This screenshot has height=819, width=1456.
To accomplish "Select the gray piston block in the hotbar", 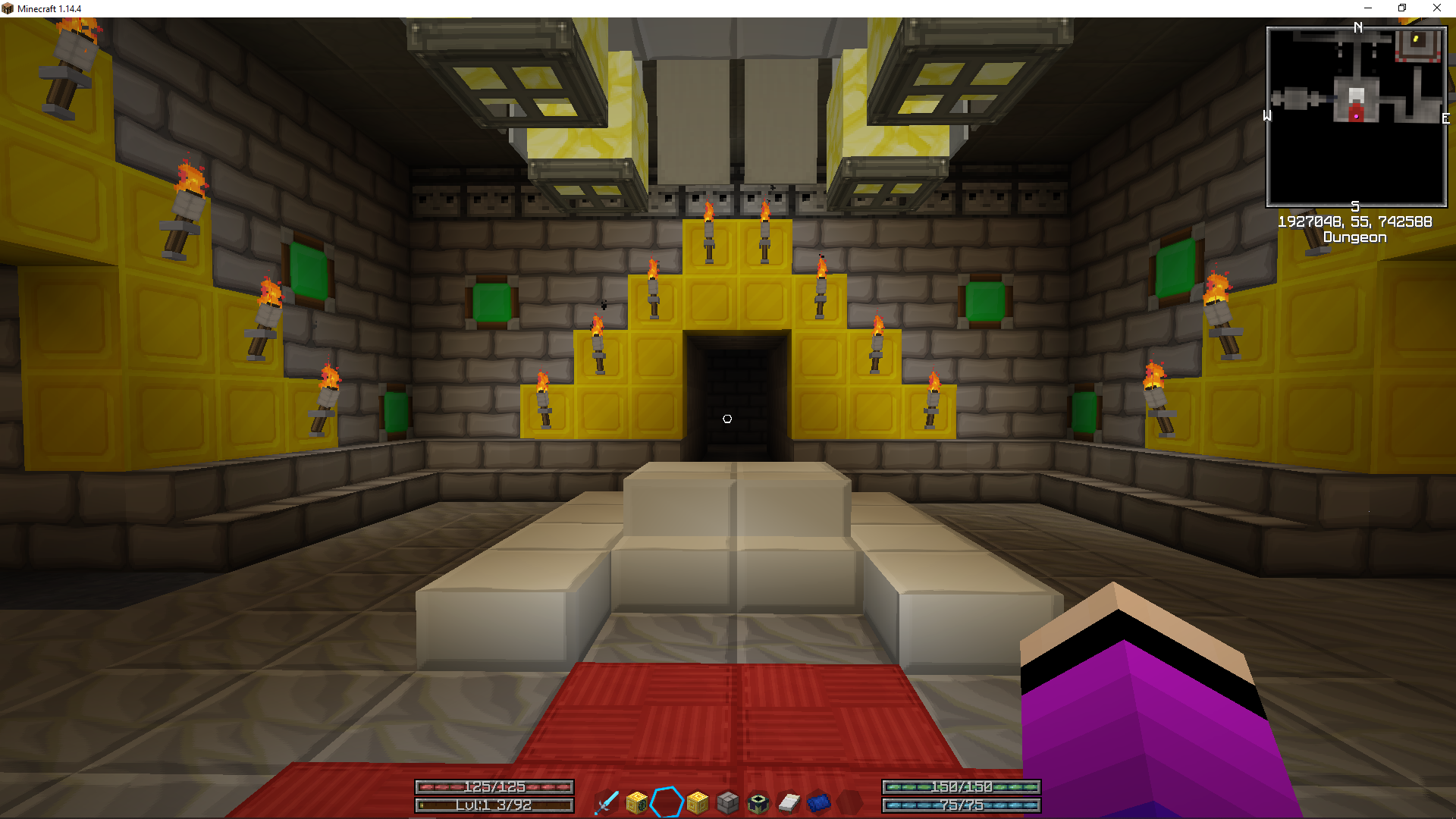I will pos(726,802).
